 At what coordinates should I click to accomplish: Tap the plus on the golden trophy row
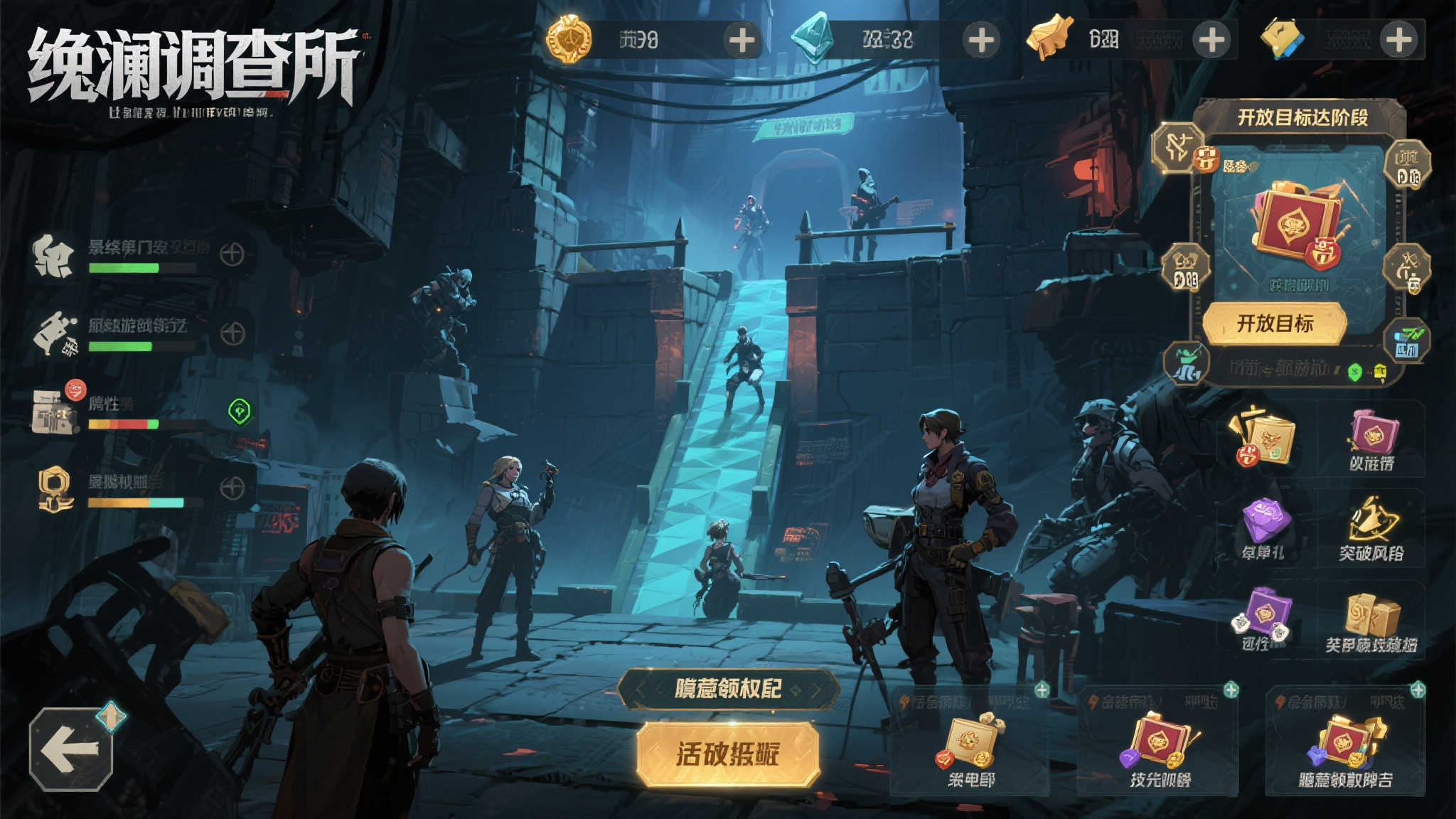[x=232, y=488]
